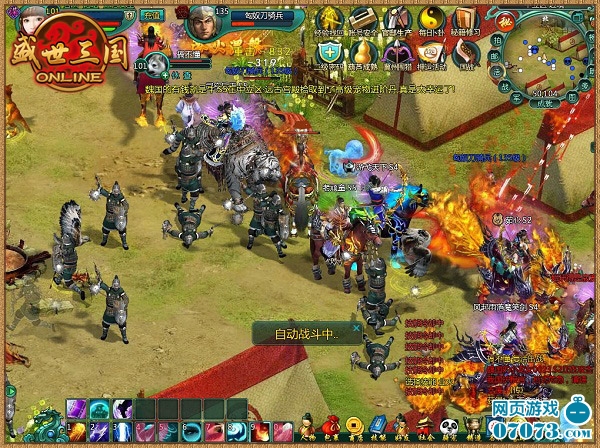Select the 匈奴刀骑兵 target portrait

click(203, 19)
